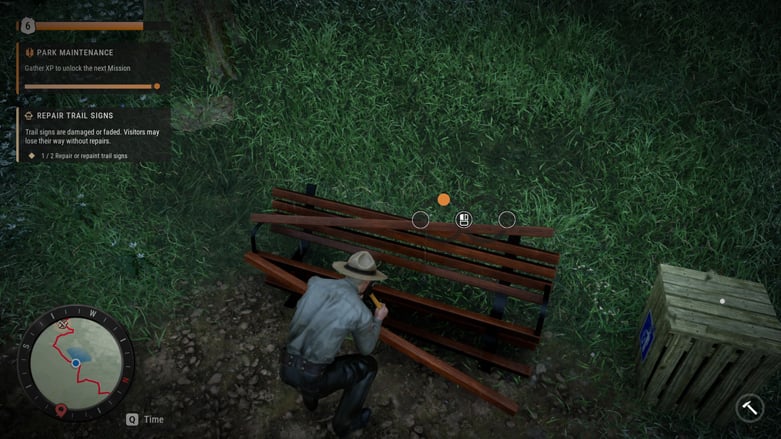Click the level 6 badge
781x439 pixels.
pos(27,26)
